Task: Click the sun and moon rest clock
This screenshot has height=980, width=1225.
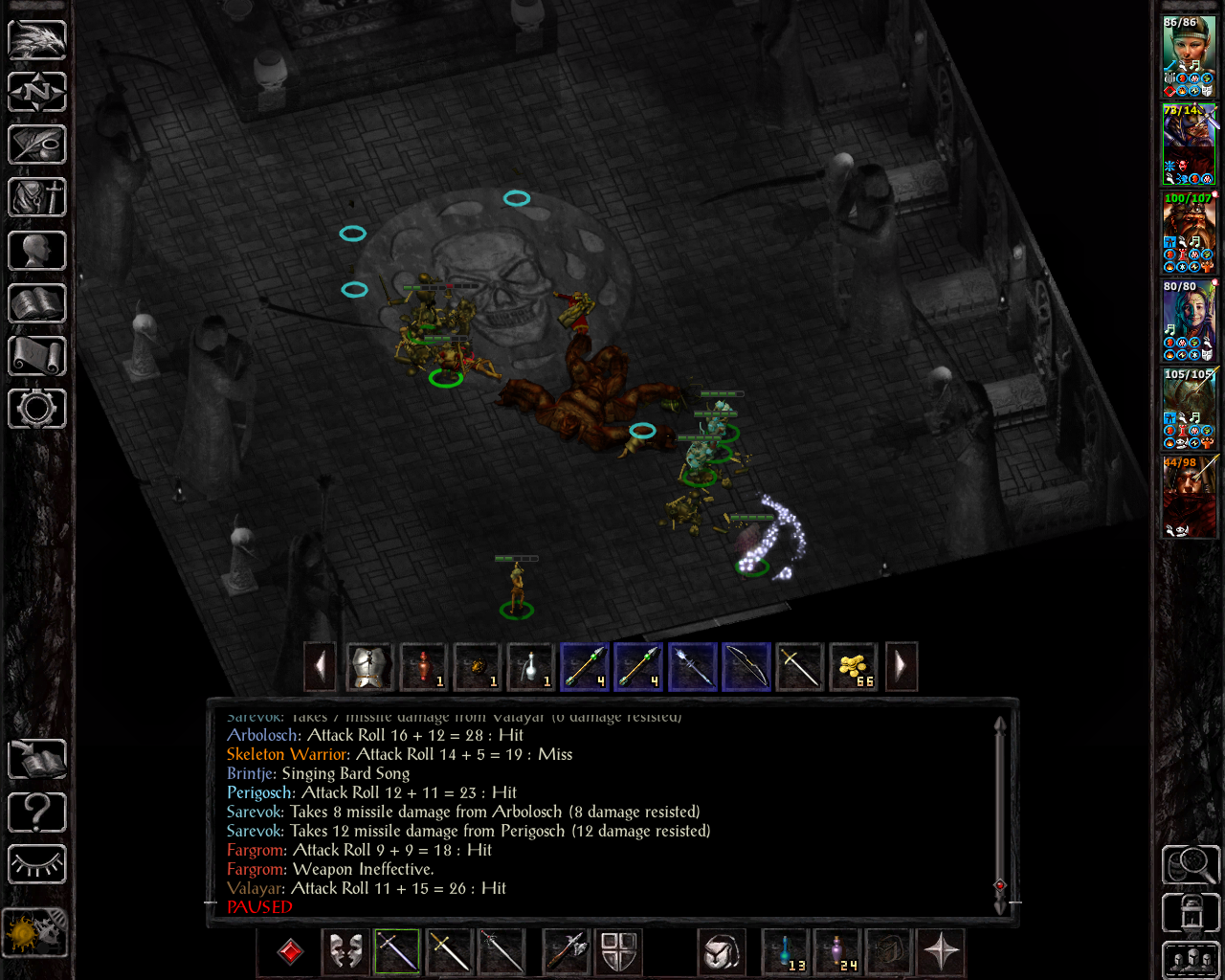Action: point(35,931)
